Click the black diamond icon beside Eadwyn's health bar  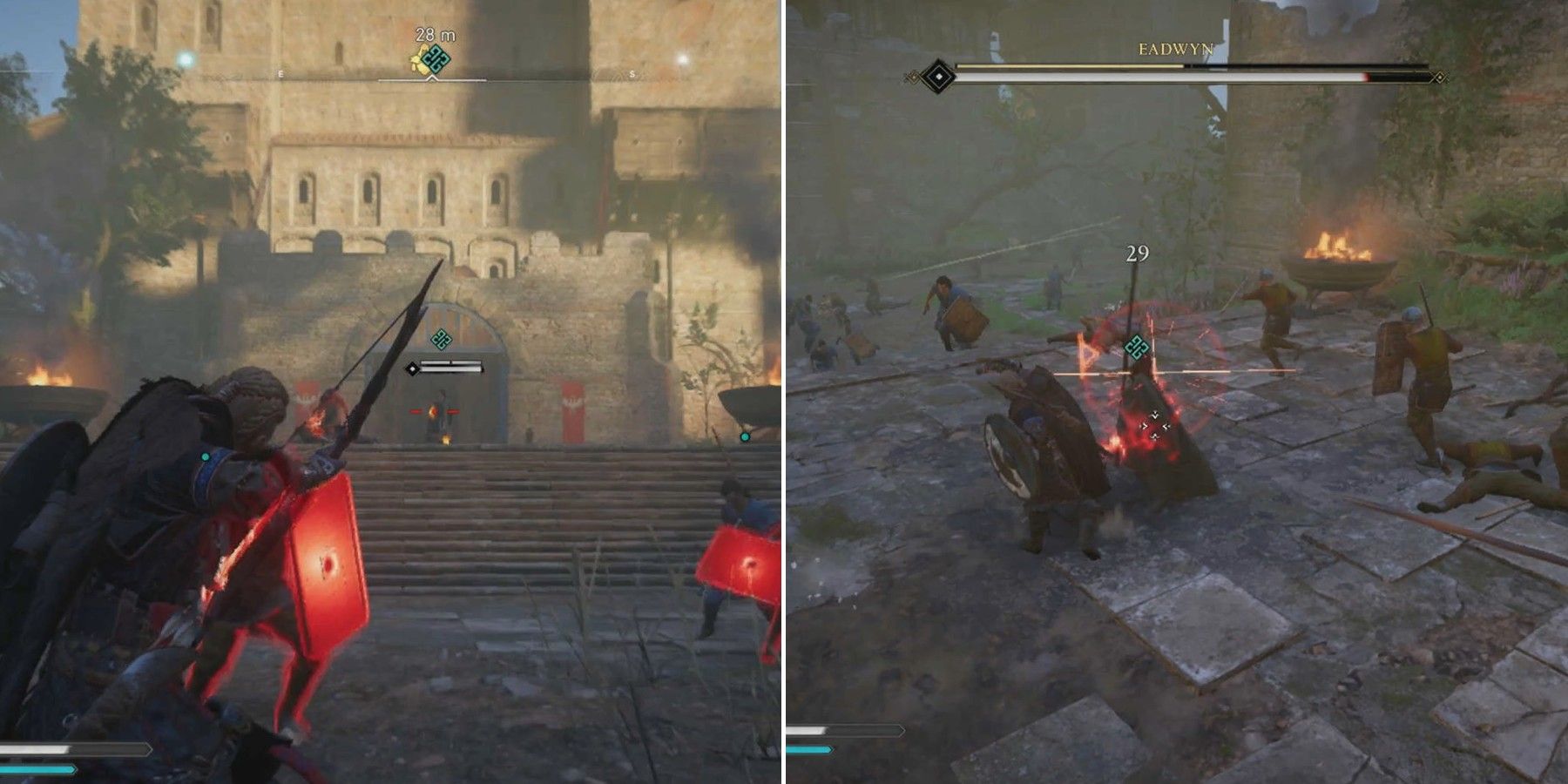939,77
